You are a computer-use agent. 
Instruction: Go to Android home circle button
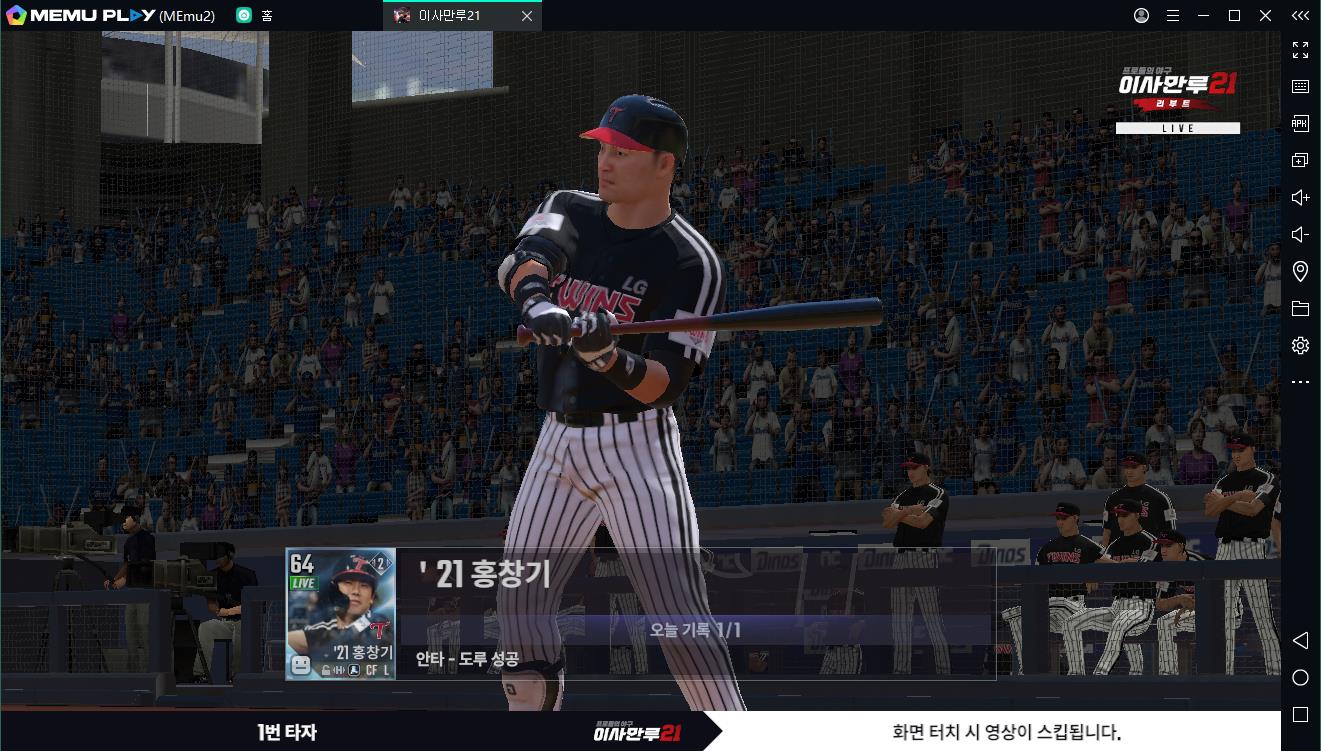(1300, 678)
